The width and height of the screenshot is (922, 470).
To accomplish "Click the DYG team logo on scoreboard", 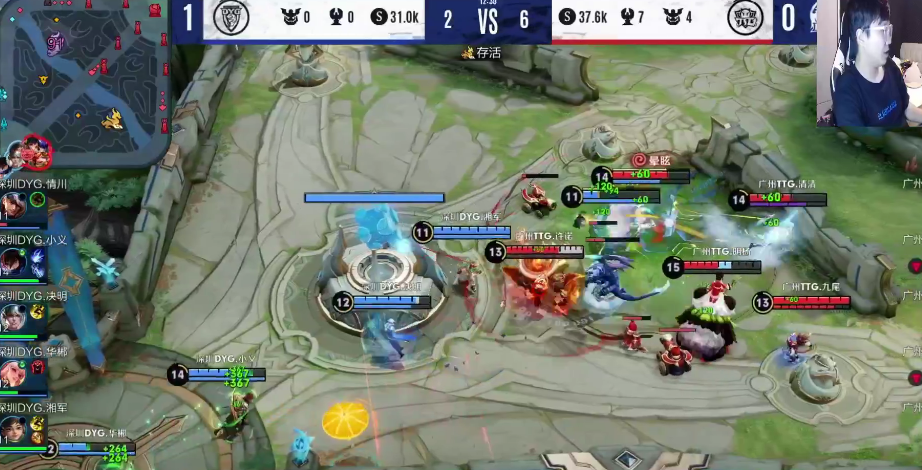I will tap(231, 17).
